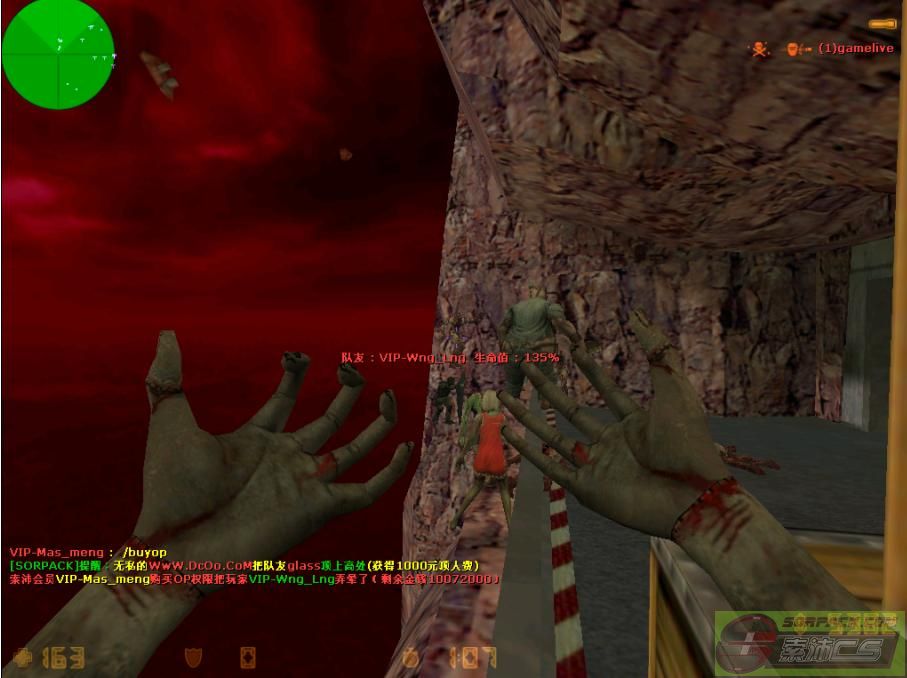Viewport: 907px width, 678px height.
Task: Click the bullet icon above the kill feed
Action: (881, 23)
